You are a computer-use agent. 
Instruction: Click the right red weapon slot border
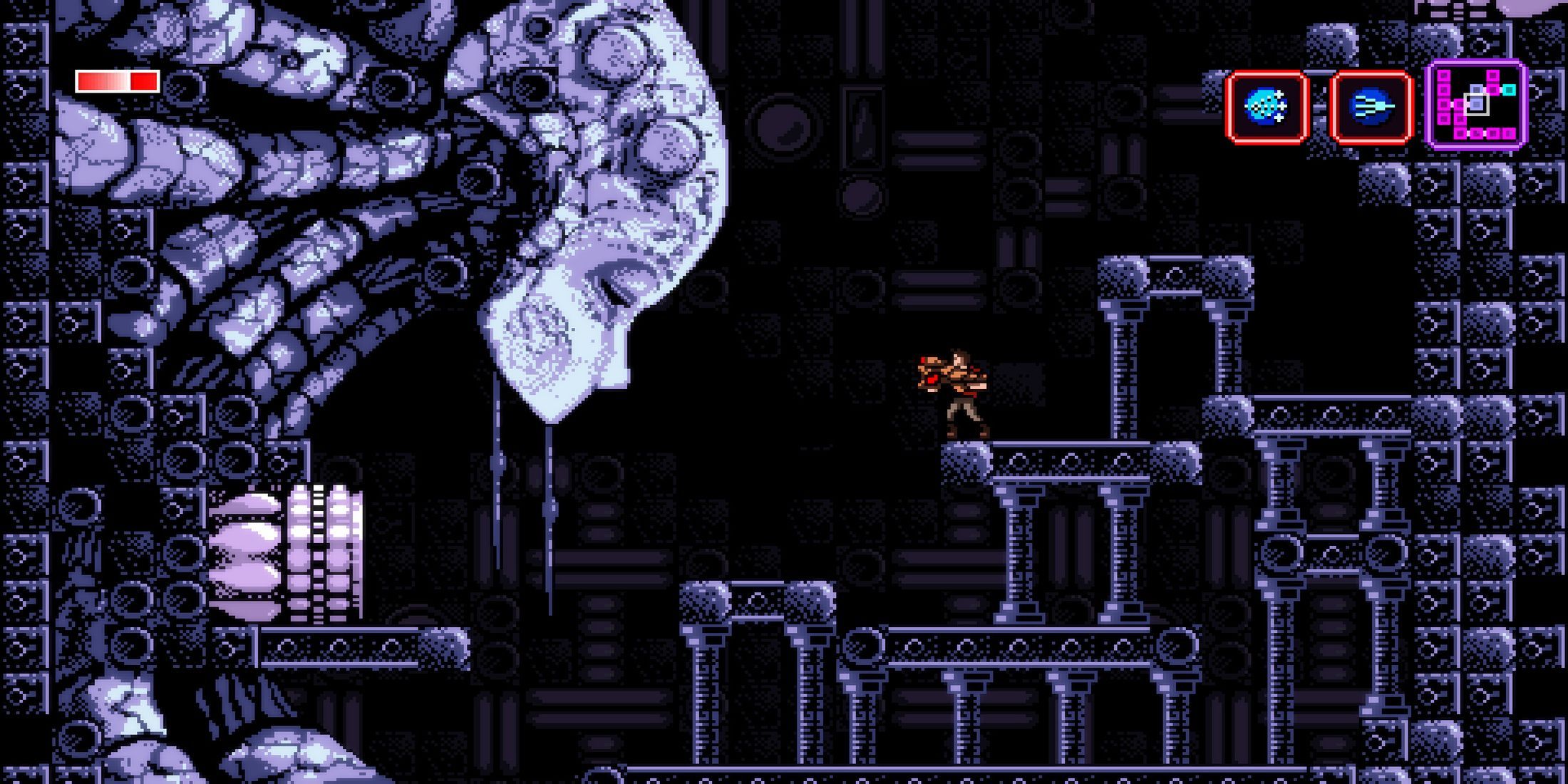click(1408, 105)
